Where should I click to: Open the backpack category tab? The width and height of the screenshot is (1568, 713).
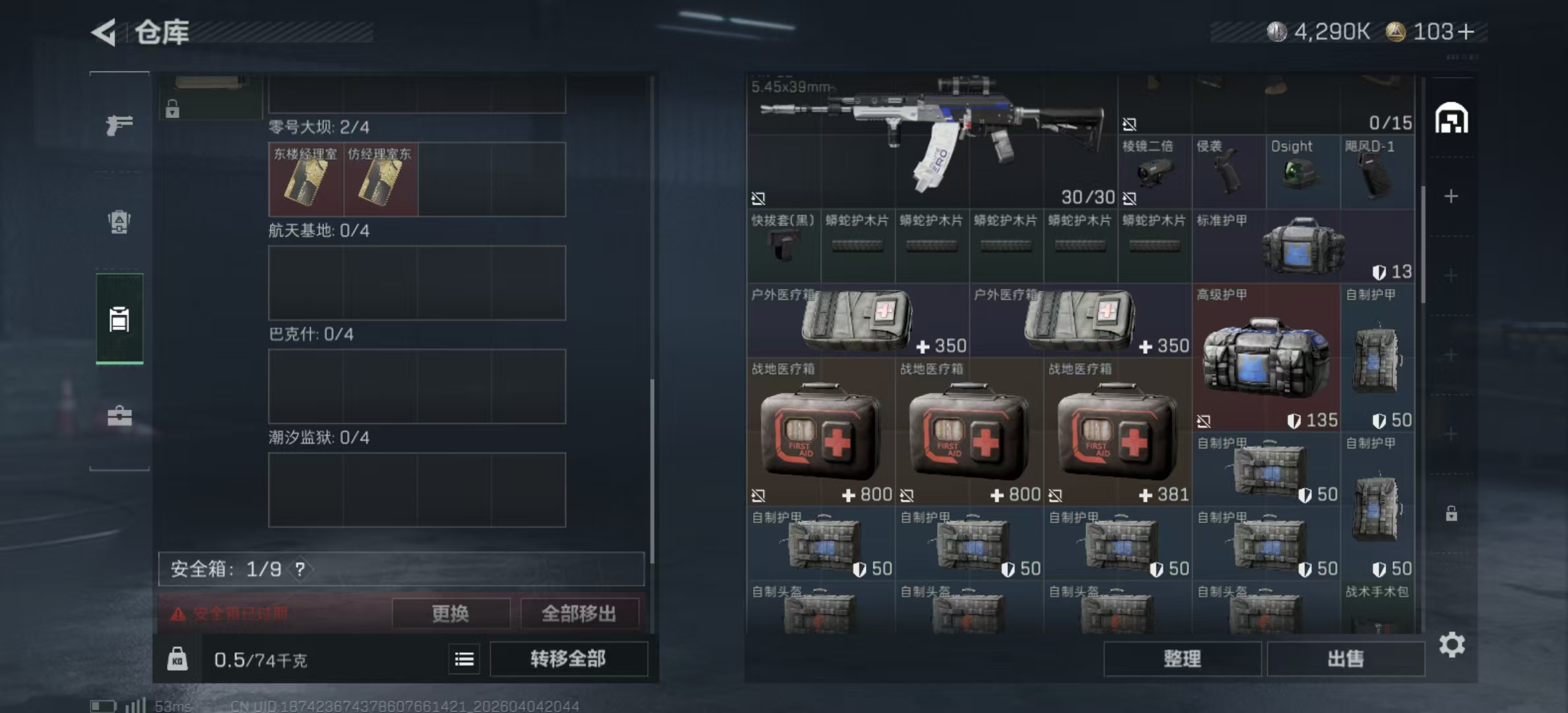click(119, 222)
